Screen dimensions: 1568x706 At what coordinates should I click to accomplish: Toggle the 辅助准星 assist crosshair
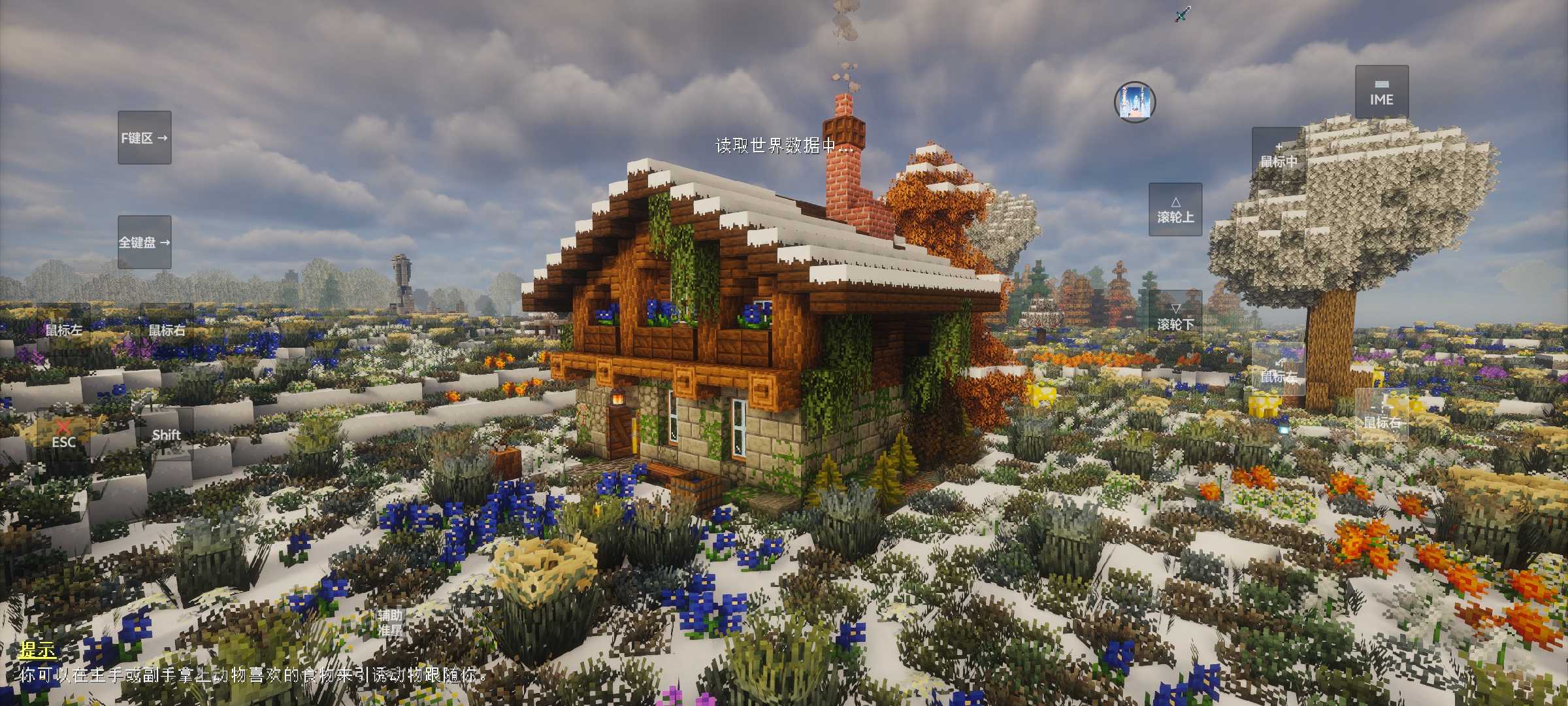point(390,622)
